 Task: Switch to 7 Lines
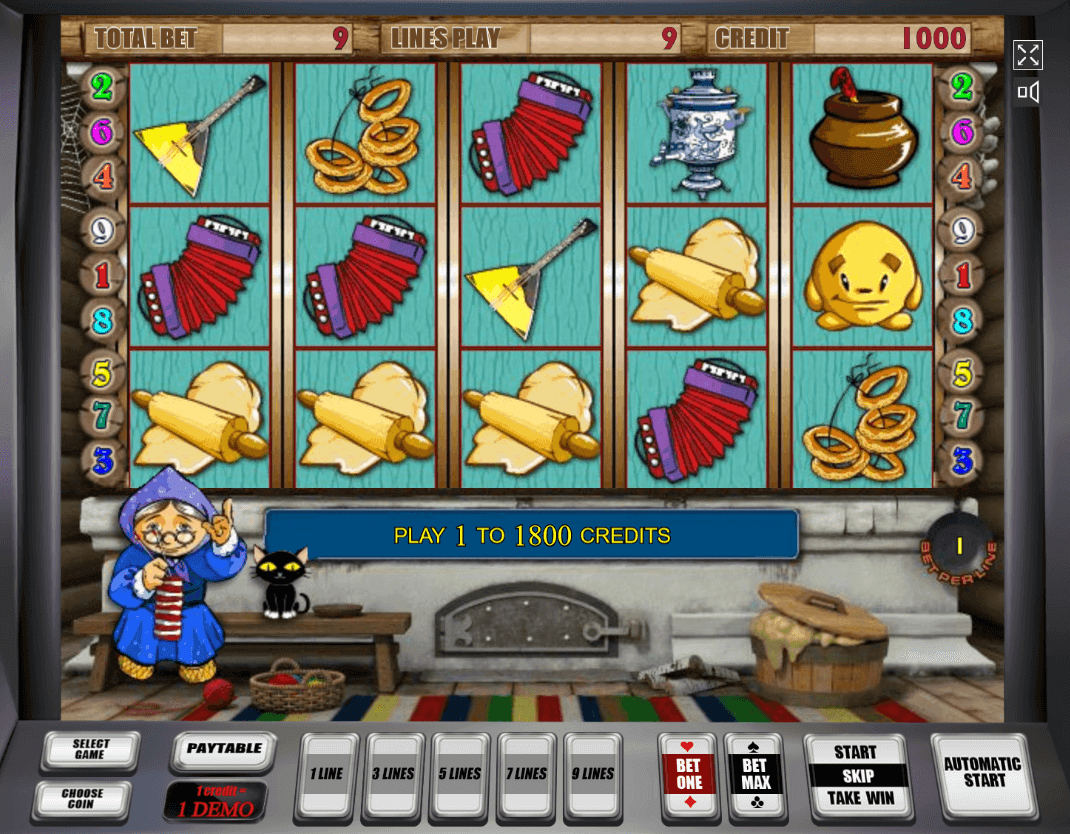pos(525,775)
